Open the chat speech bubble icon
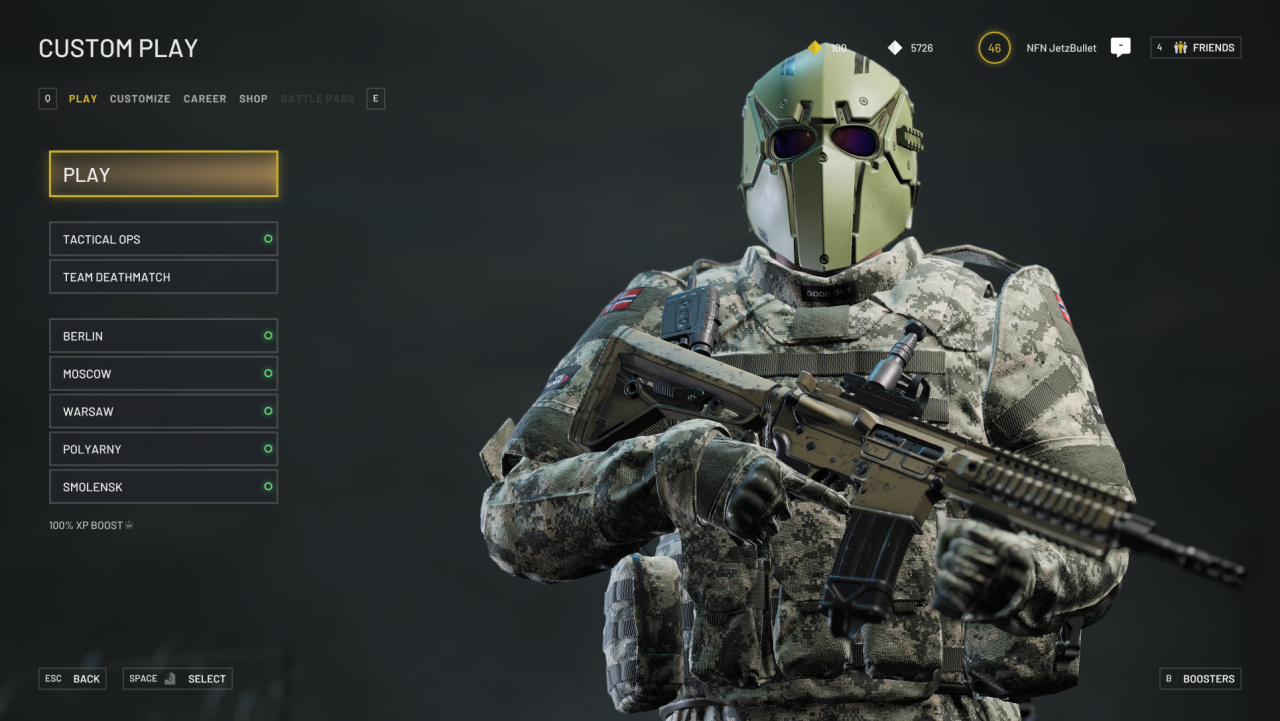This screenshot has width=1280, height=721. 1120,47
